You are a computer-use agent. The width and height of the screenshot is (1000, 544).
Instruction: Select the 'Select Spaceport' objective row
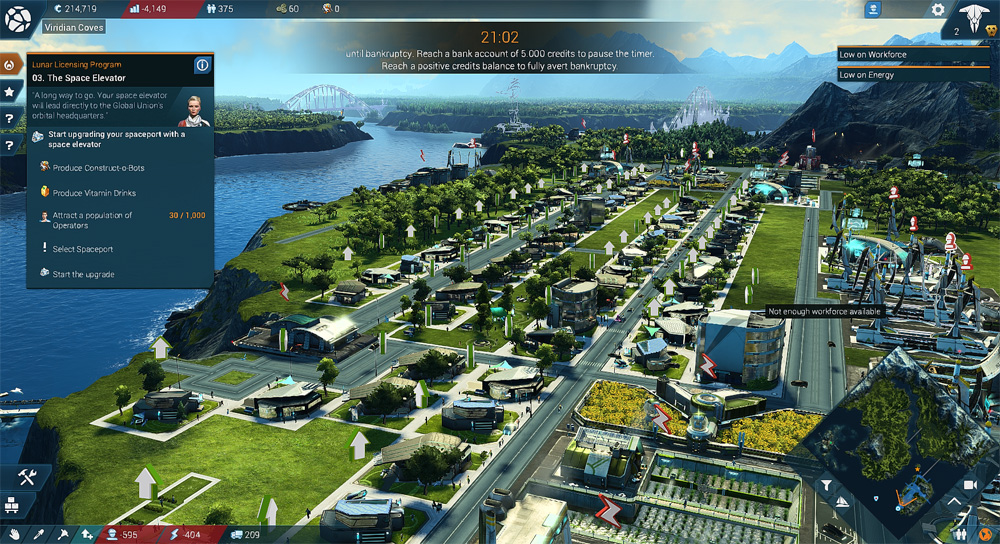(x=82, y=249)
